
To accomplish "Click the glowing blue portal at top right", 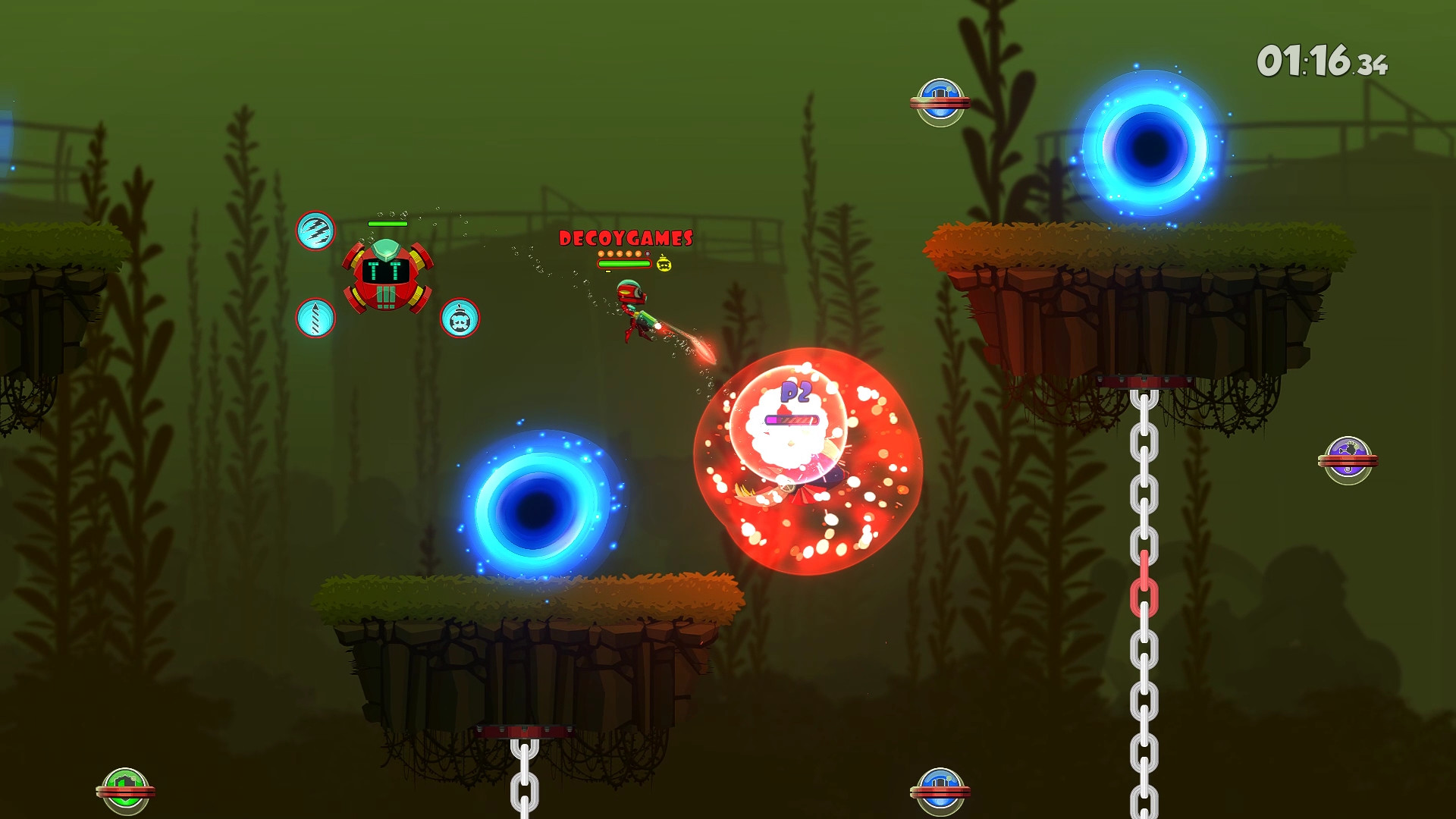I will pos(1147,146).
